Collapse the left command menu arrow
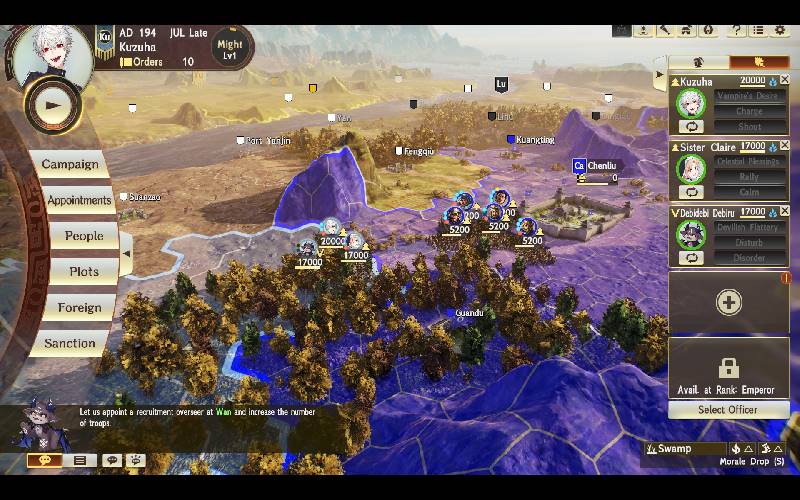 (126, 253)
